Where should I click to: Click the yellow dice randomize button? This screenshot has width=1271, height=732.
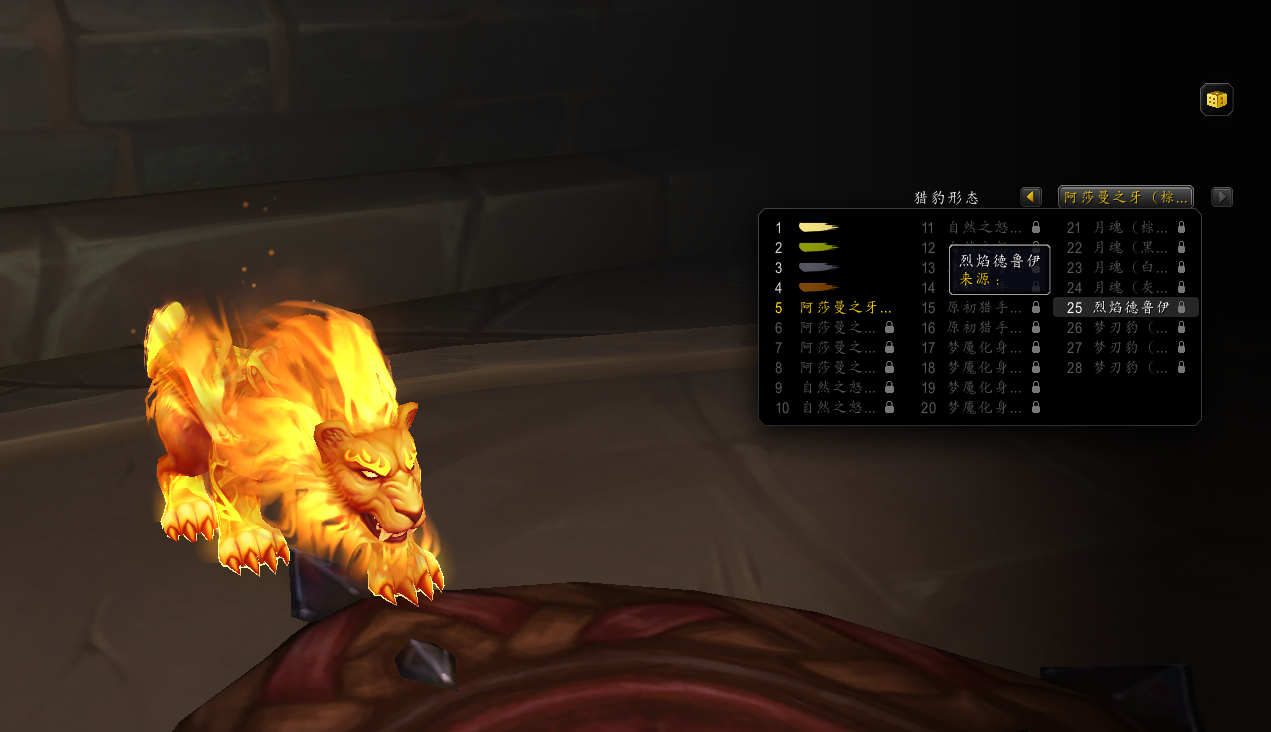point(1216,99)
